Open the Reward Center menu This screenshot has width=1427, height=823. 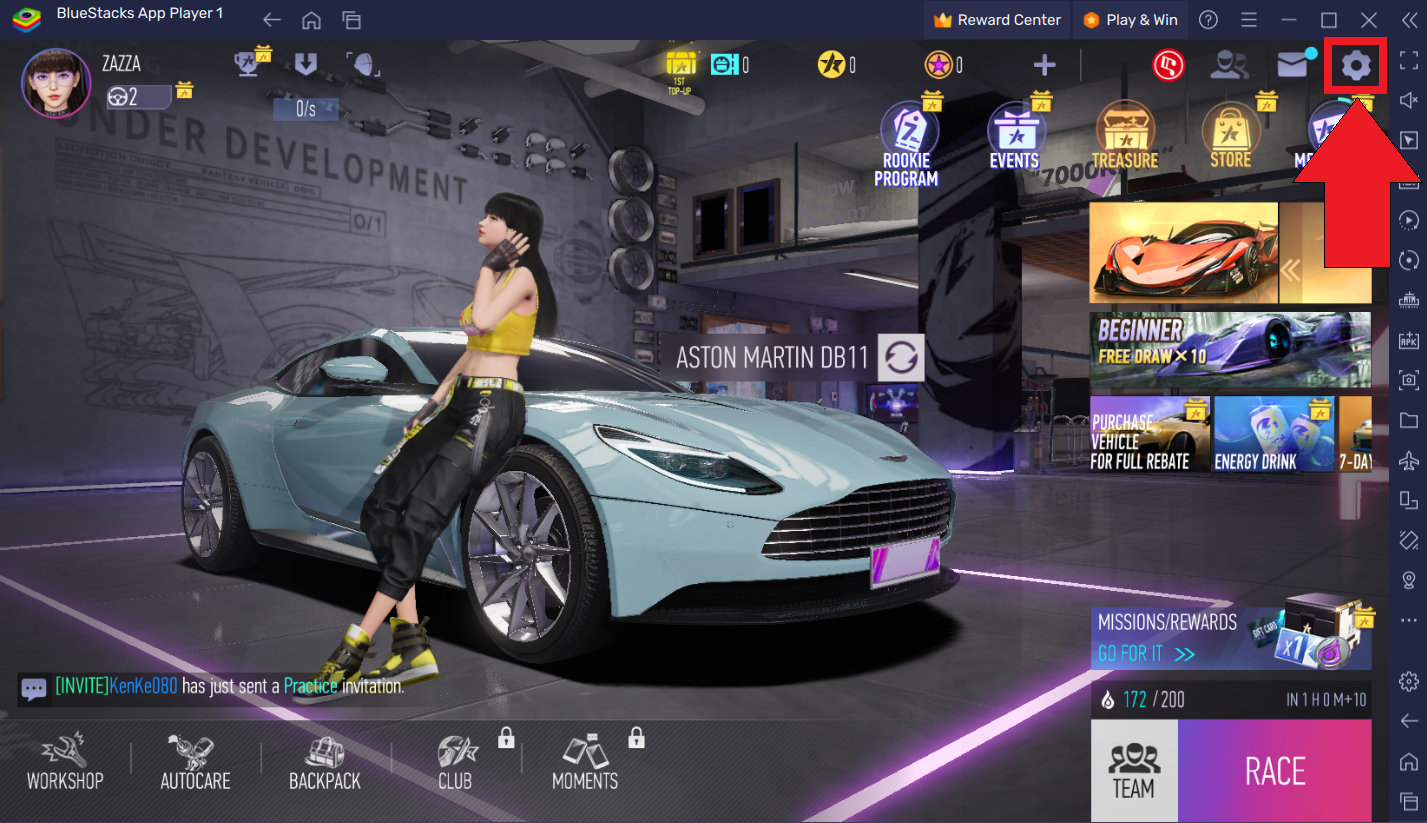[x=996, y=19]
